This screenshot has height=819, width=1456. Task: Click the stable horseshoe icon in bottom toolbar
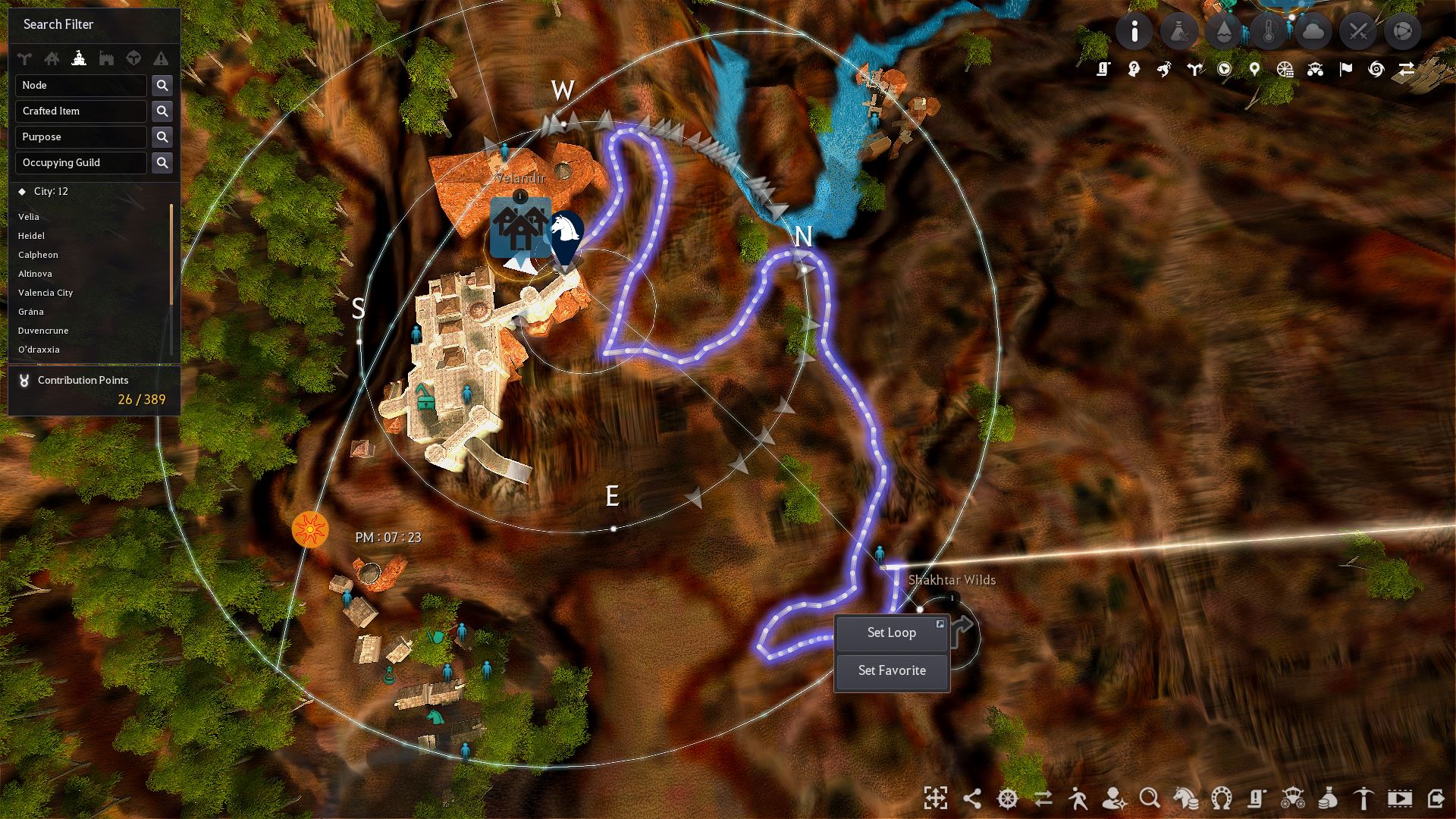point(1221,799)
